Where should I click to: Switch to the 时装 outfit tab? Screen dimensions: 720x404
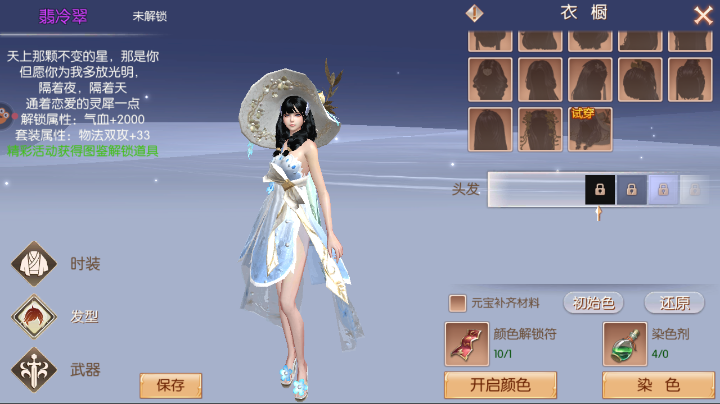point(36,264)
